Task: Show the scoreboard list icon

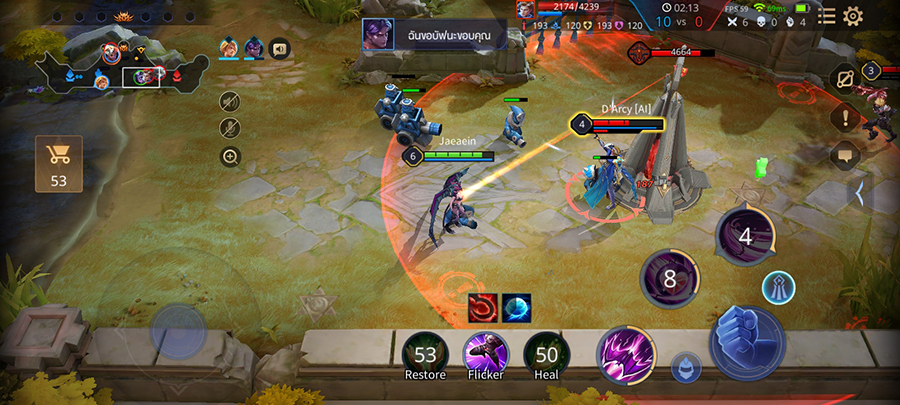Action: 826,16
